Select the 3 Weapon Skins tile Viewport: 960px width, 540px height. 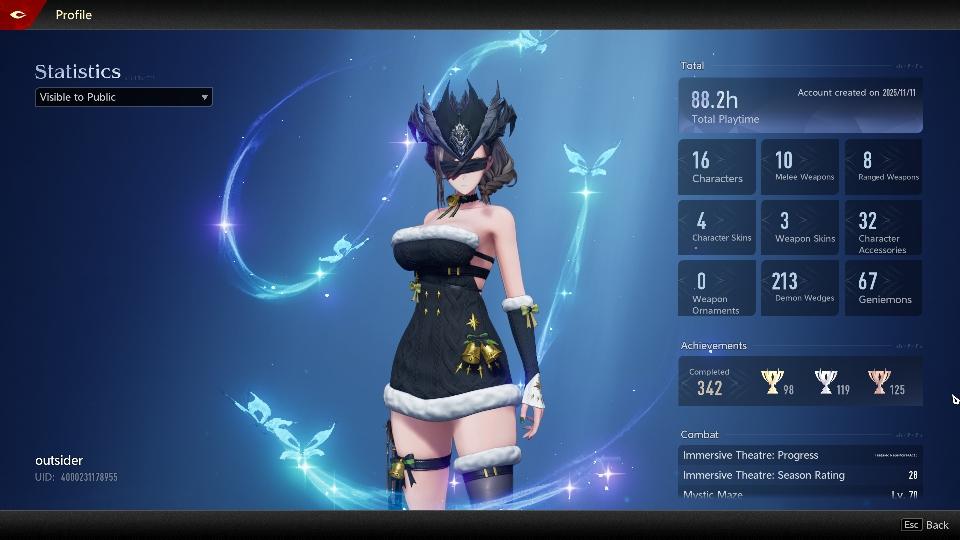(800, 228)
